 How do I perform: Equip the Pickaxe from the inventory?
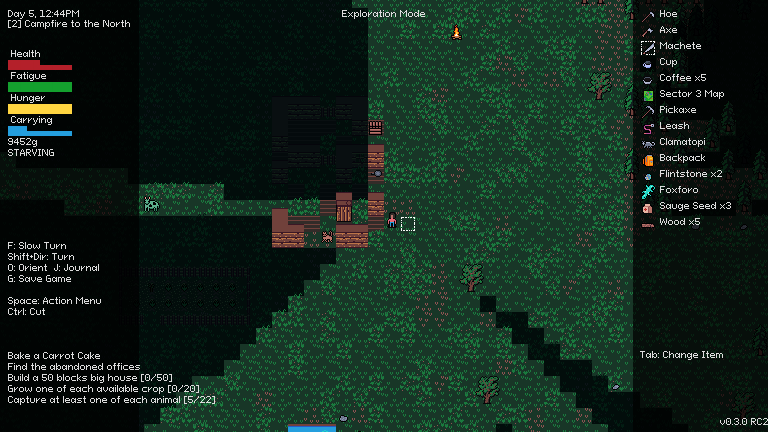[x=677, y=110]
